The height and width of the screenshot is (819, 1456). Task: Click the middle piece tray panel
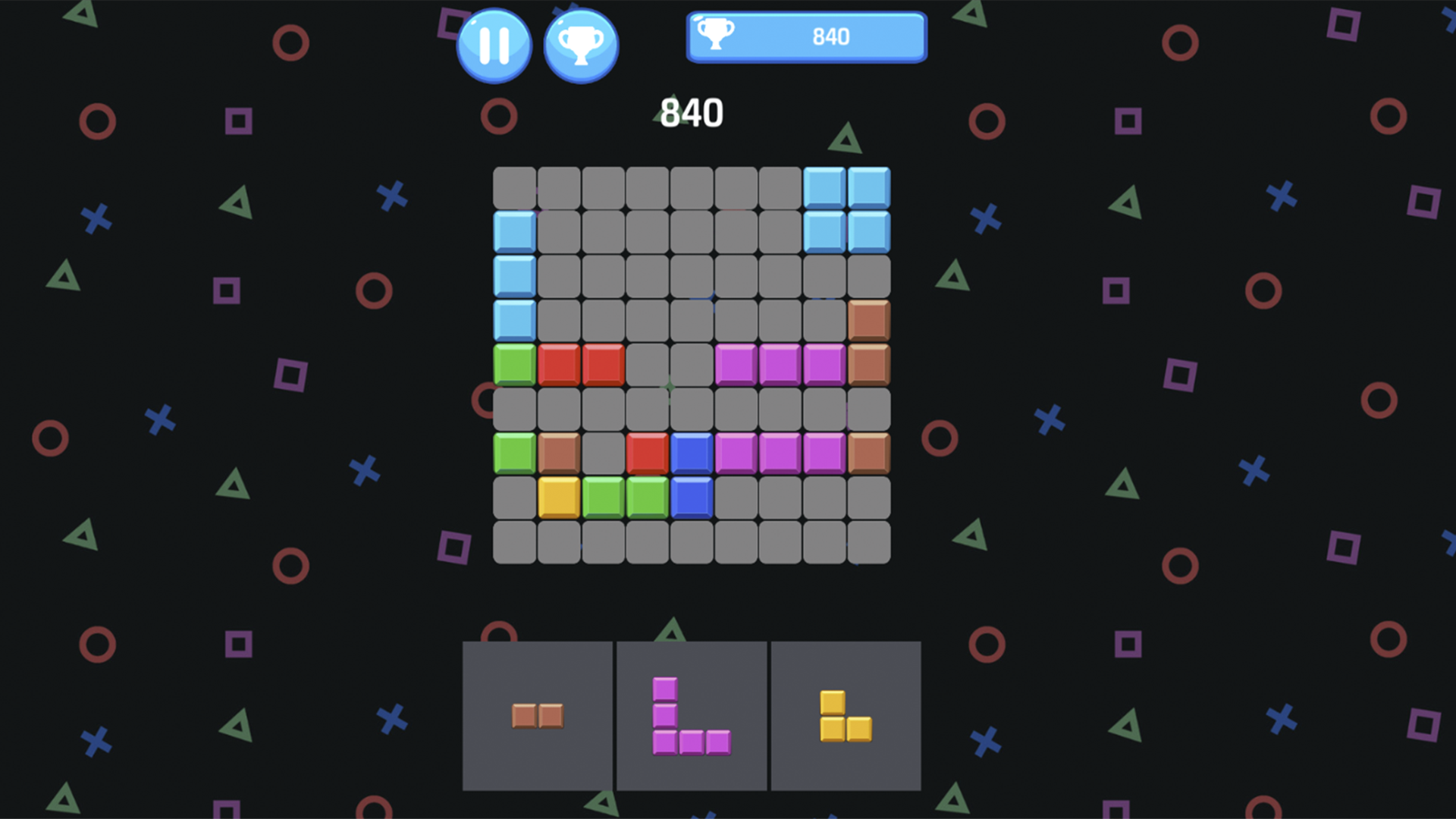[691, 716]
